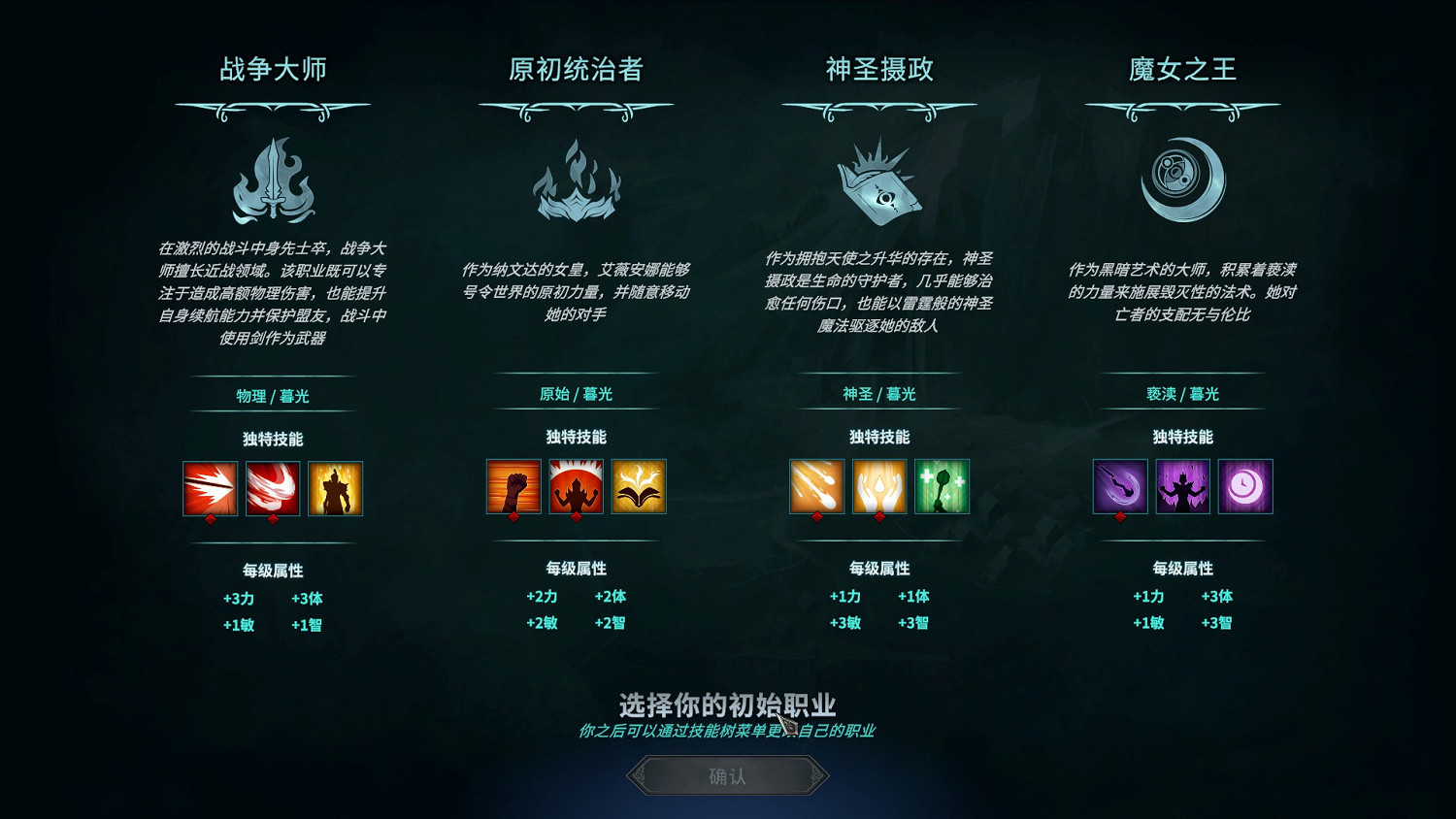Click the red slash skill icon under 战争大师
The height and width of the screenshot is (819, 1456).
[274, 487]
